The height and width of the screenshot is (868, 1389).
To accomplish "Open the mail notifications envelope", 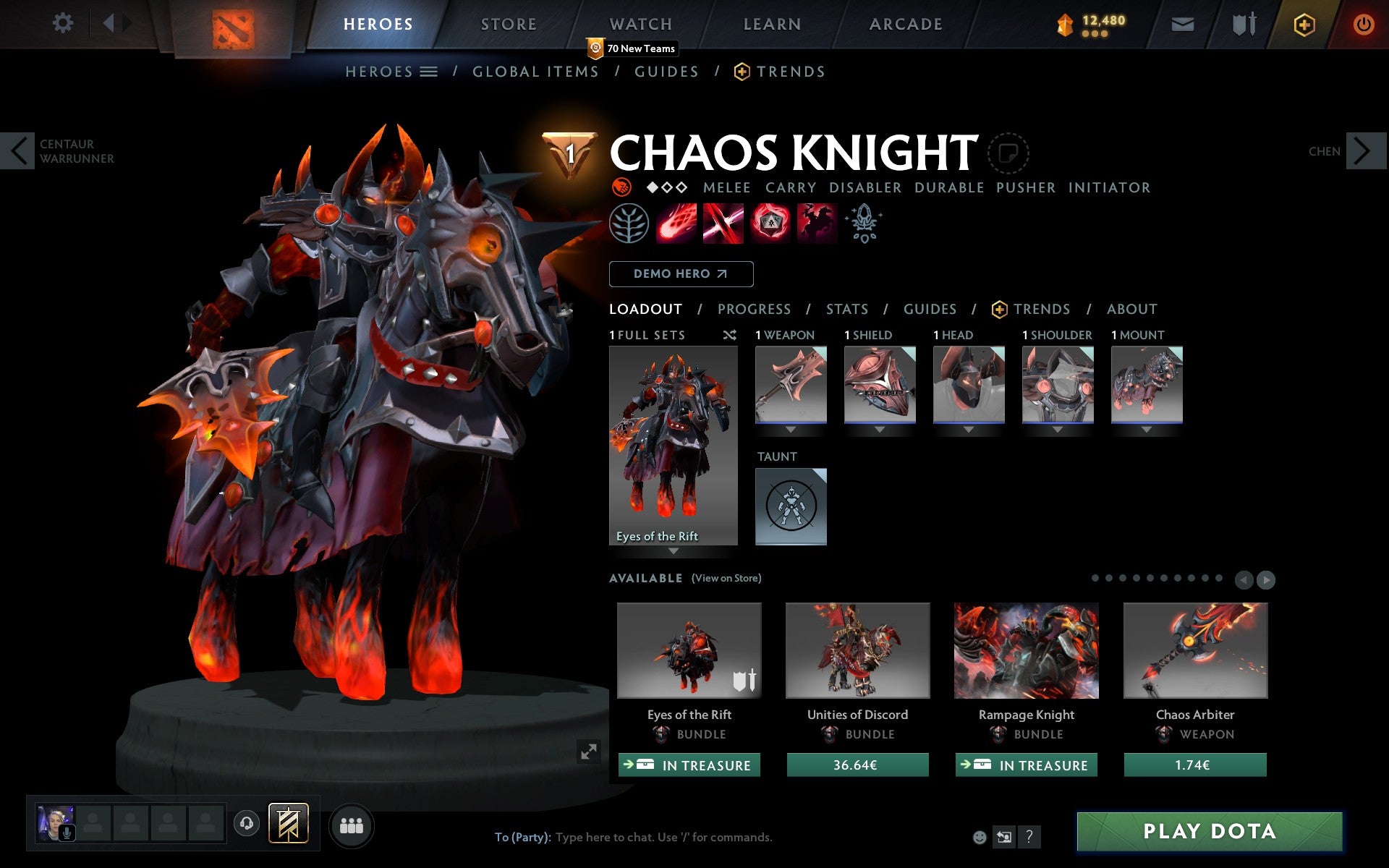I will point(1182,23).
